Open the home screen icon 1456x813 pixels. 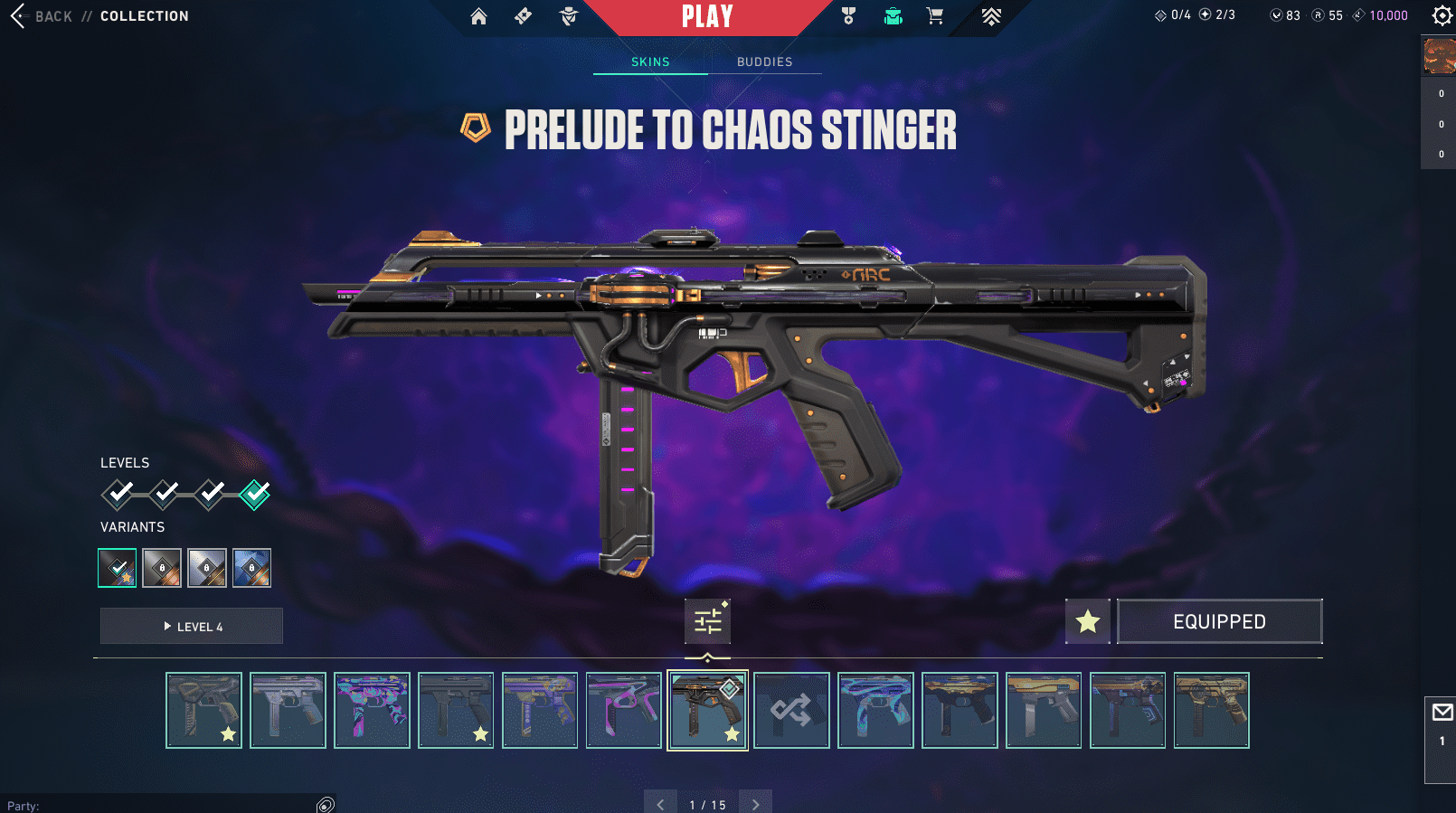(x=478, y=16)
